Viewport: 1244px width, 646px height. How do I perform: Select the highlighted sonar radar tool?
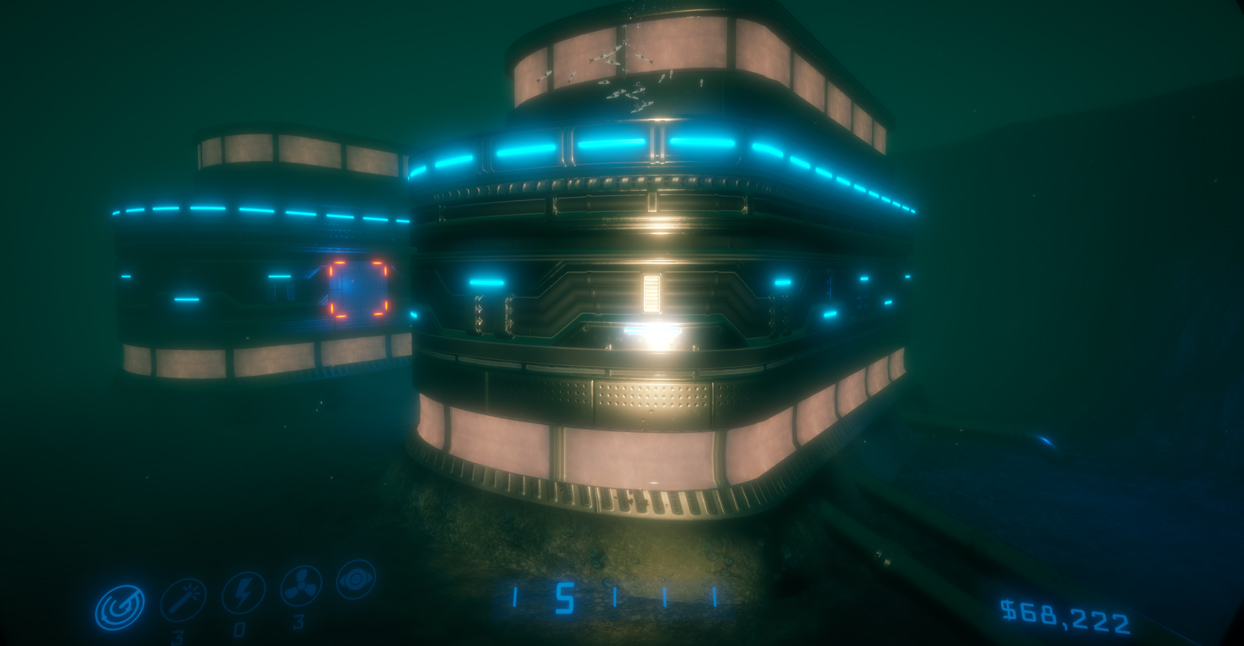click(120, 607)
